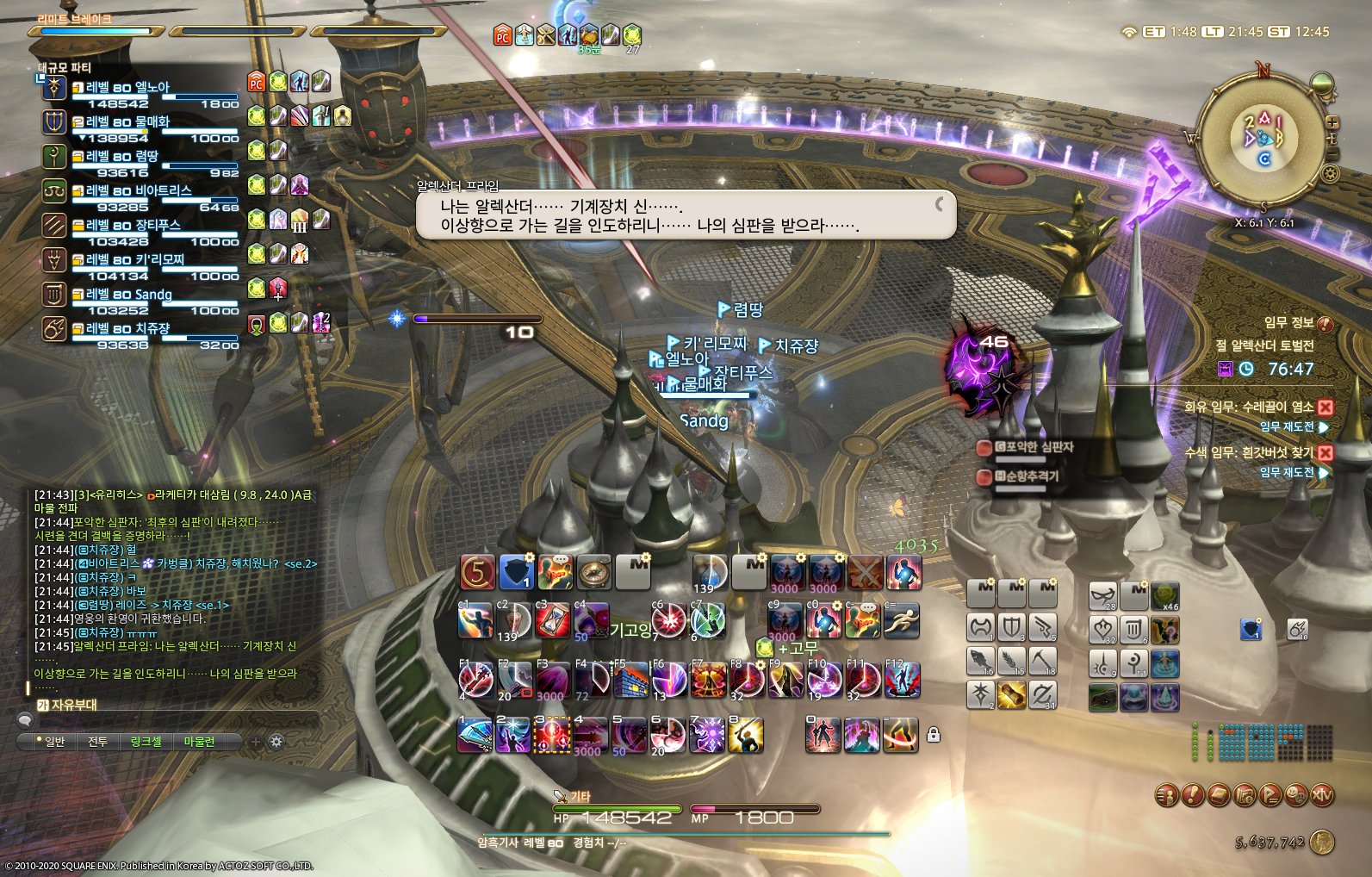The image size is (1372, 877).
Task: Open the 링크셸 chat tab
Action: (146, 742)
